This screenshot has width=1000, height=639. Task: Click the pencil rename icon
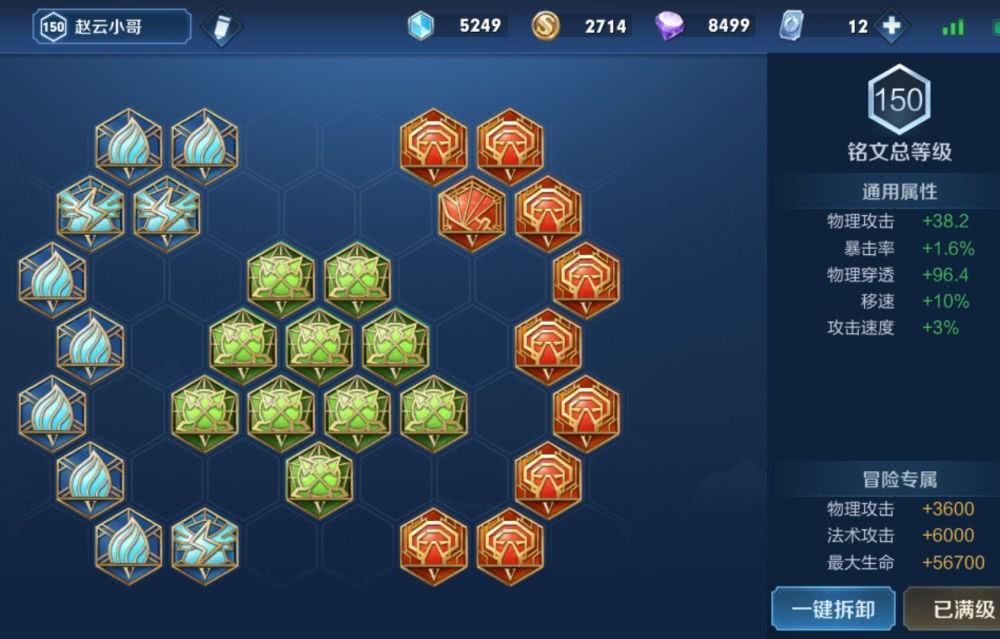pos(220,27)
